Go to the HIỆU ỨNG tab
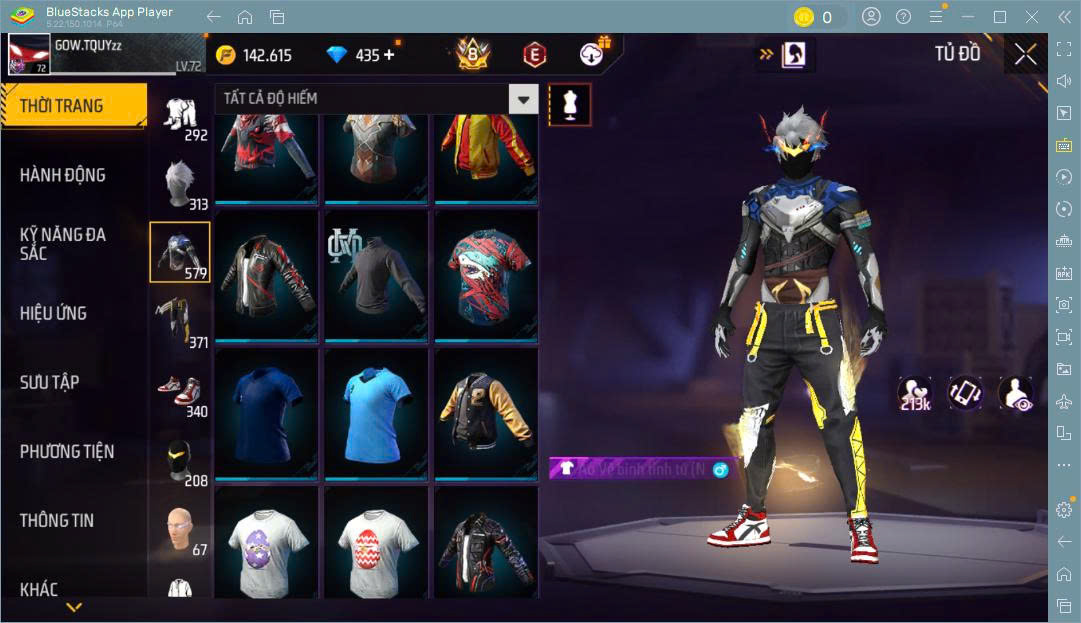The height and width of the screenshot is (623, 1081). [x=53, y=313]
